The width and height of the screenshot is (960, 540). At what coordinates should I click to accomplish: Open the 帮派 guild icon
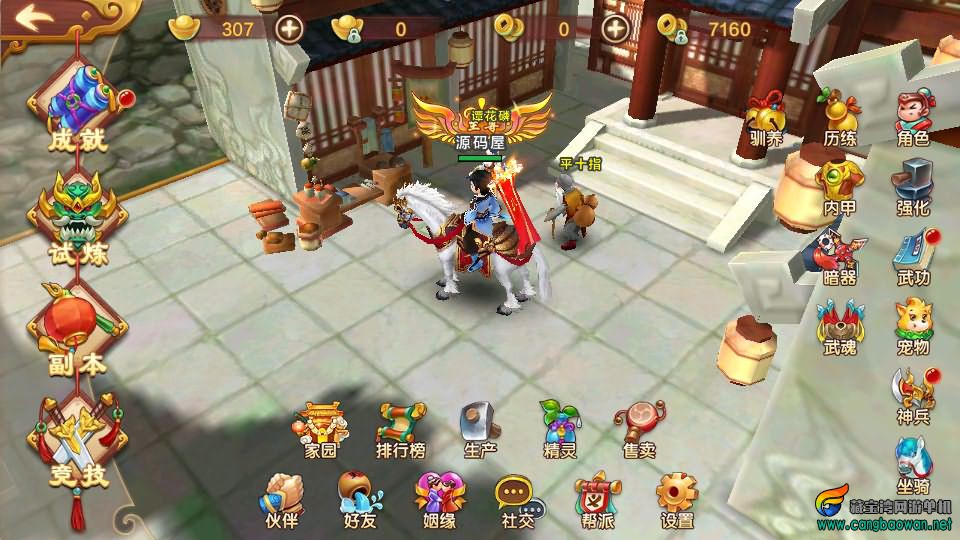coord(597,498)
